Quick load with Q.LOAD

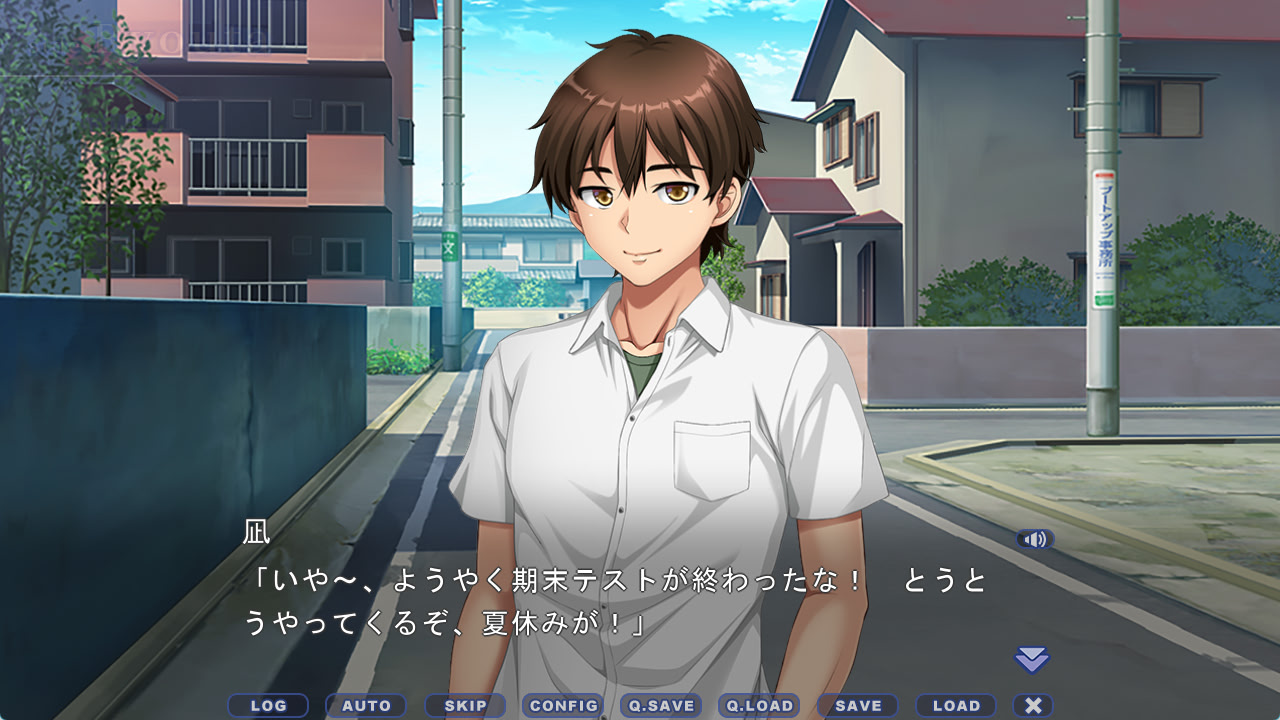coord(759,706)
